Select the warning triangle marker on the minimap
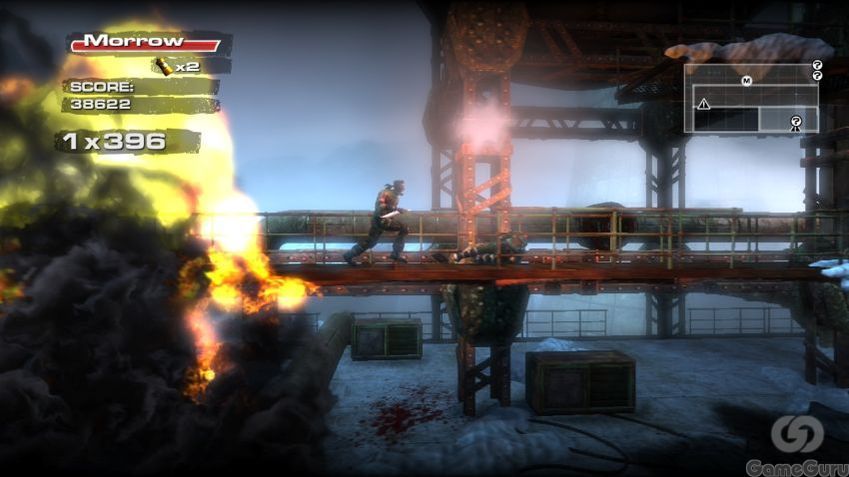Screen dimensions: 849x477 704,104
